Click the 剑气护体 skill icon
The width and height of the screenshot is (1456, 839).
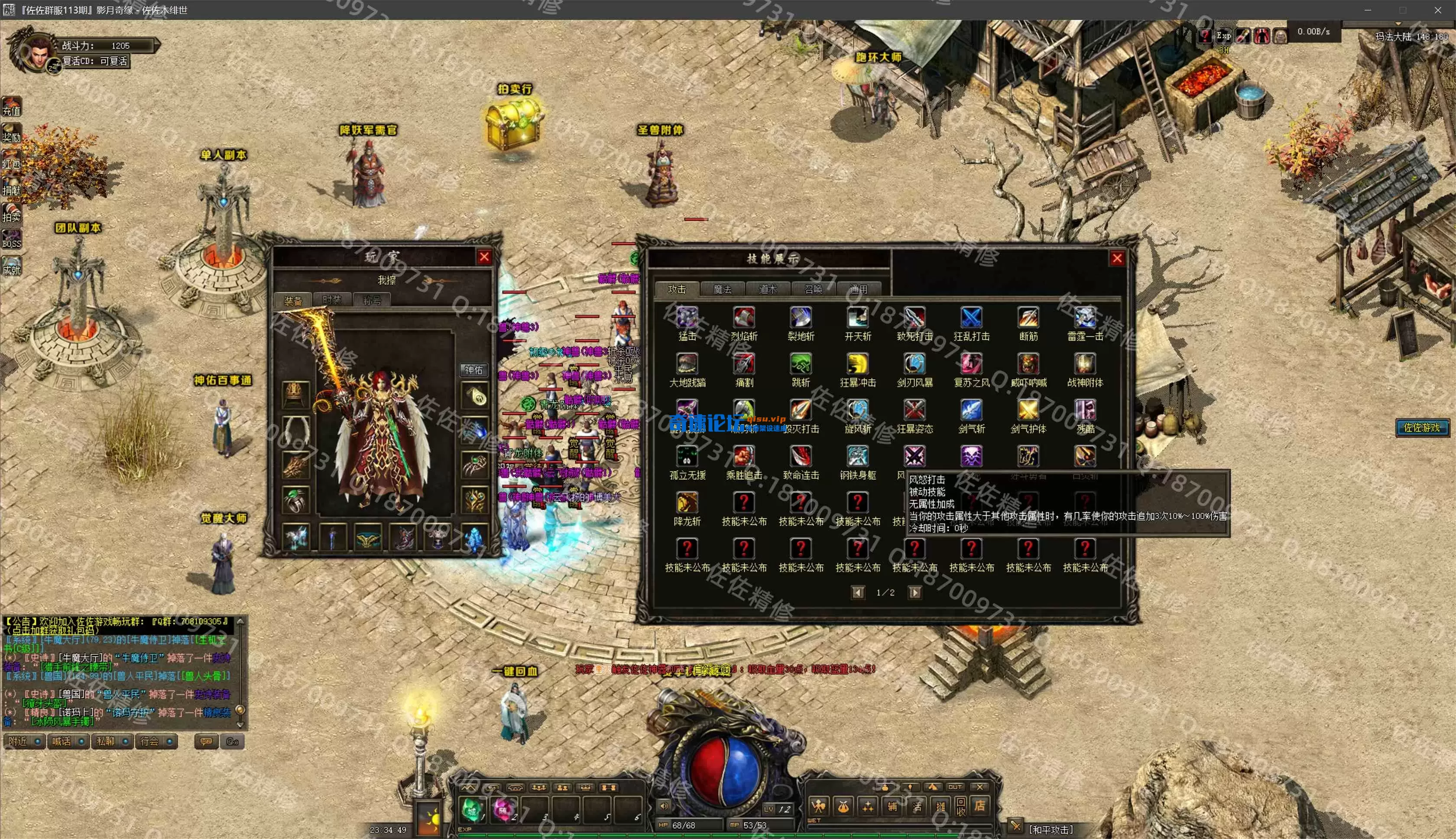tap(1028, 410)
